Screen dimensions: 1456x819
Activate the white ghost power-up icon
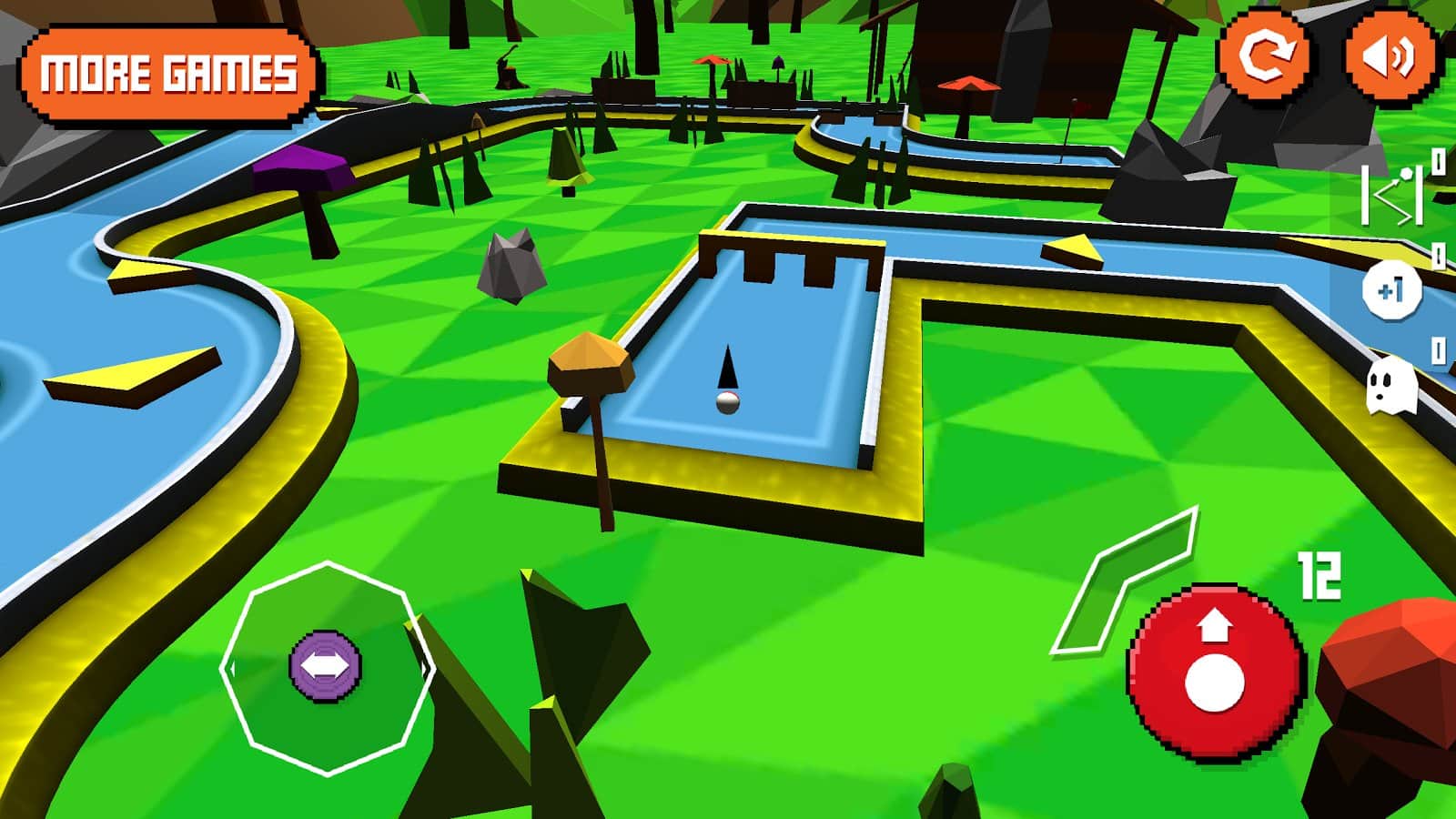coord(1390,387)
